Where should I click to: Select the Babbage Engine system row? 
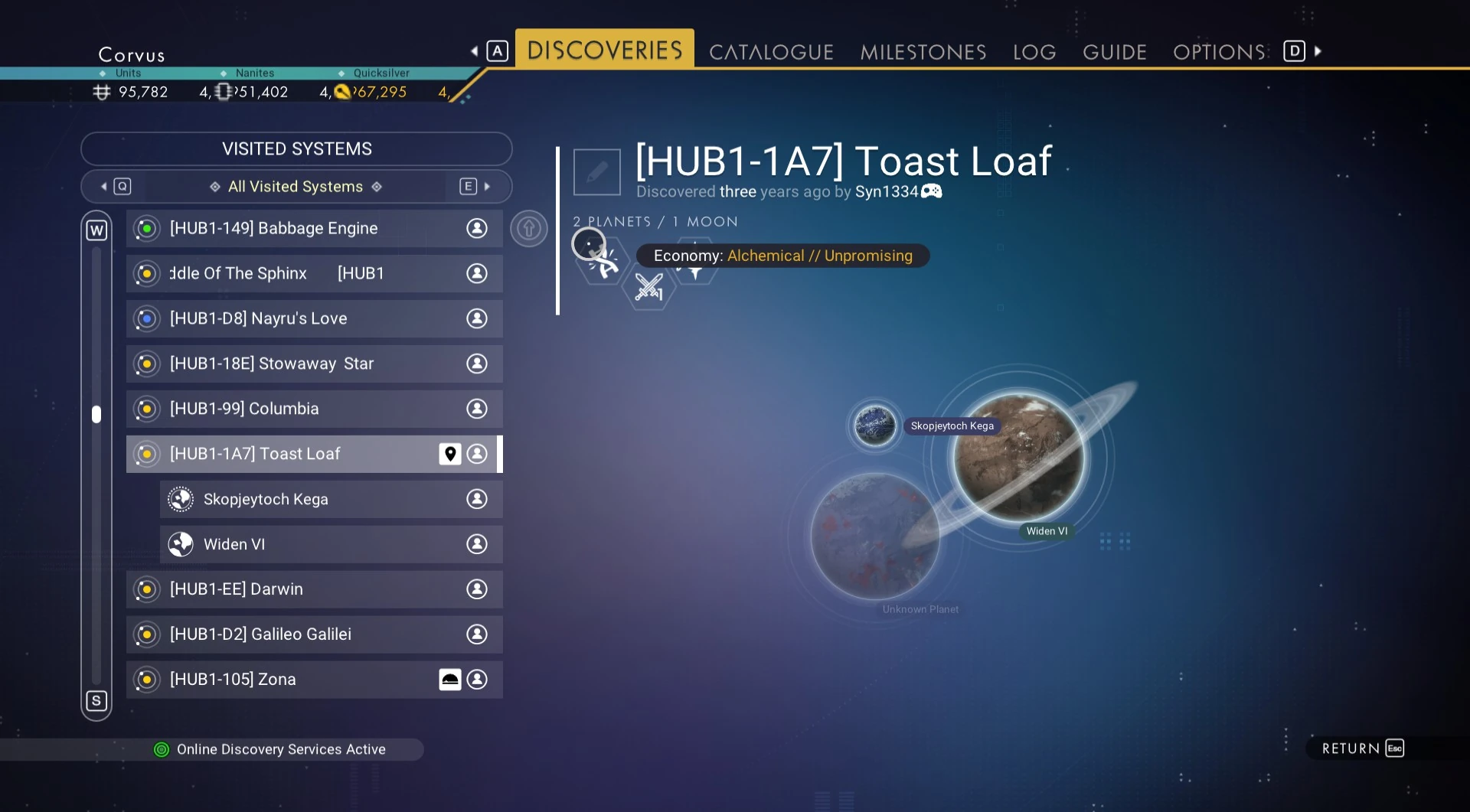314,229
